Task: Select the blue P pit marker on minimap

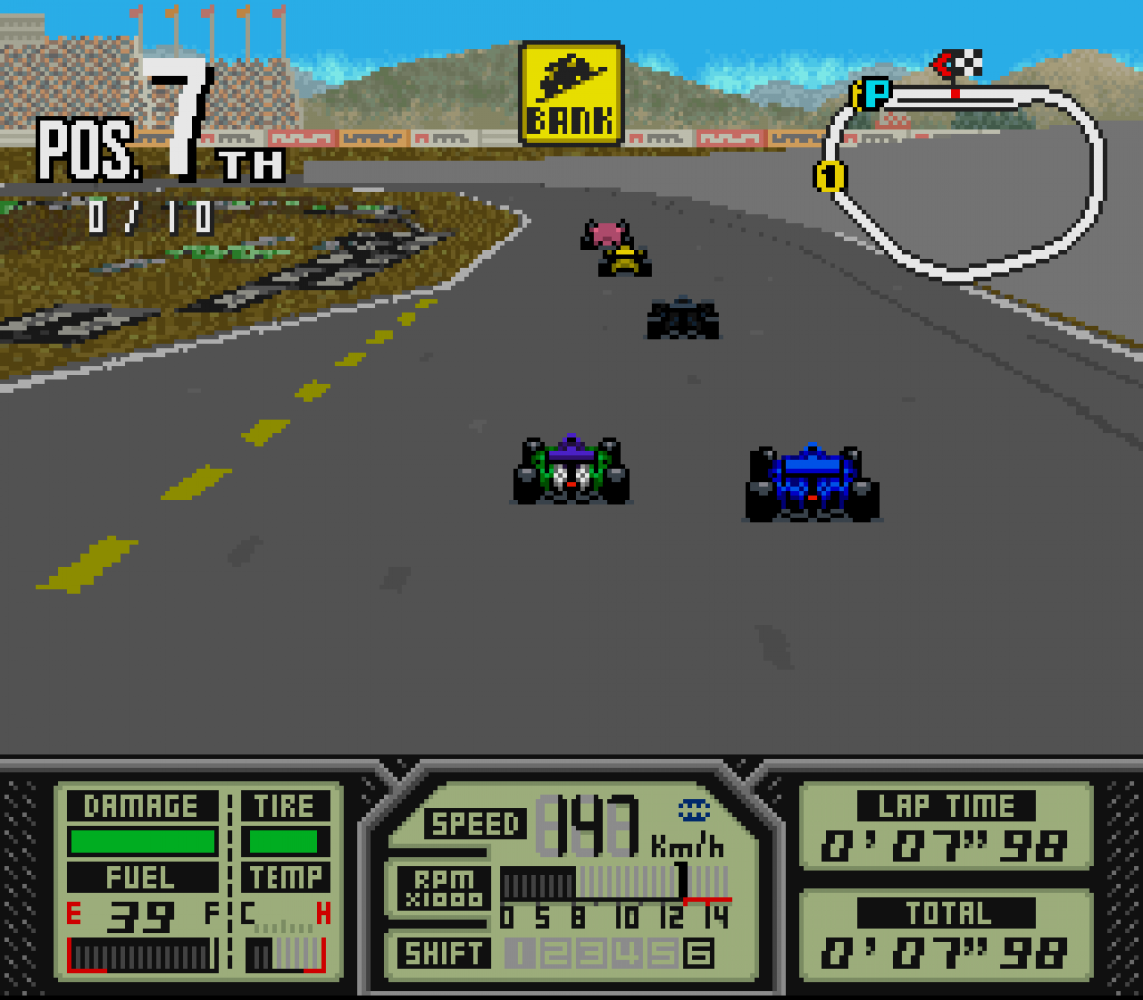Action: 875,94
